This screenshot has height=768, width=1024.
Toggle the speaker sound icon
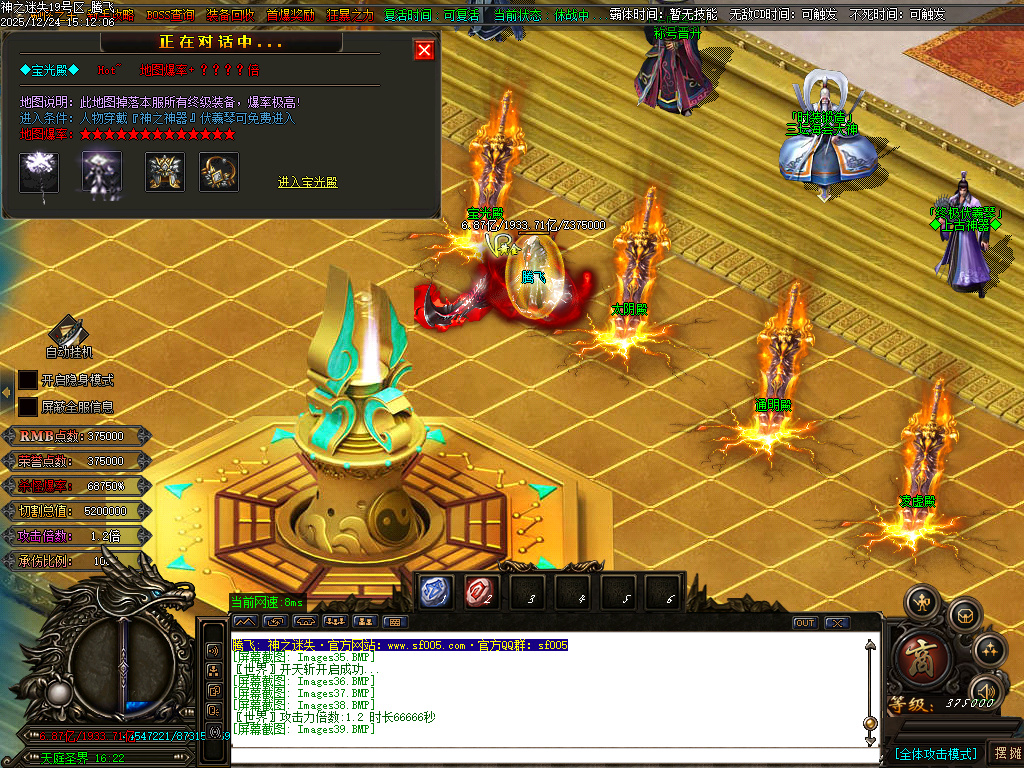pos(986,690)
